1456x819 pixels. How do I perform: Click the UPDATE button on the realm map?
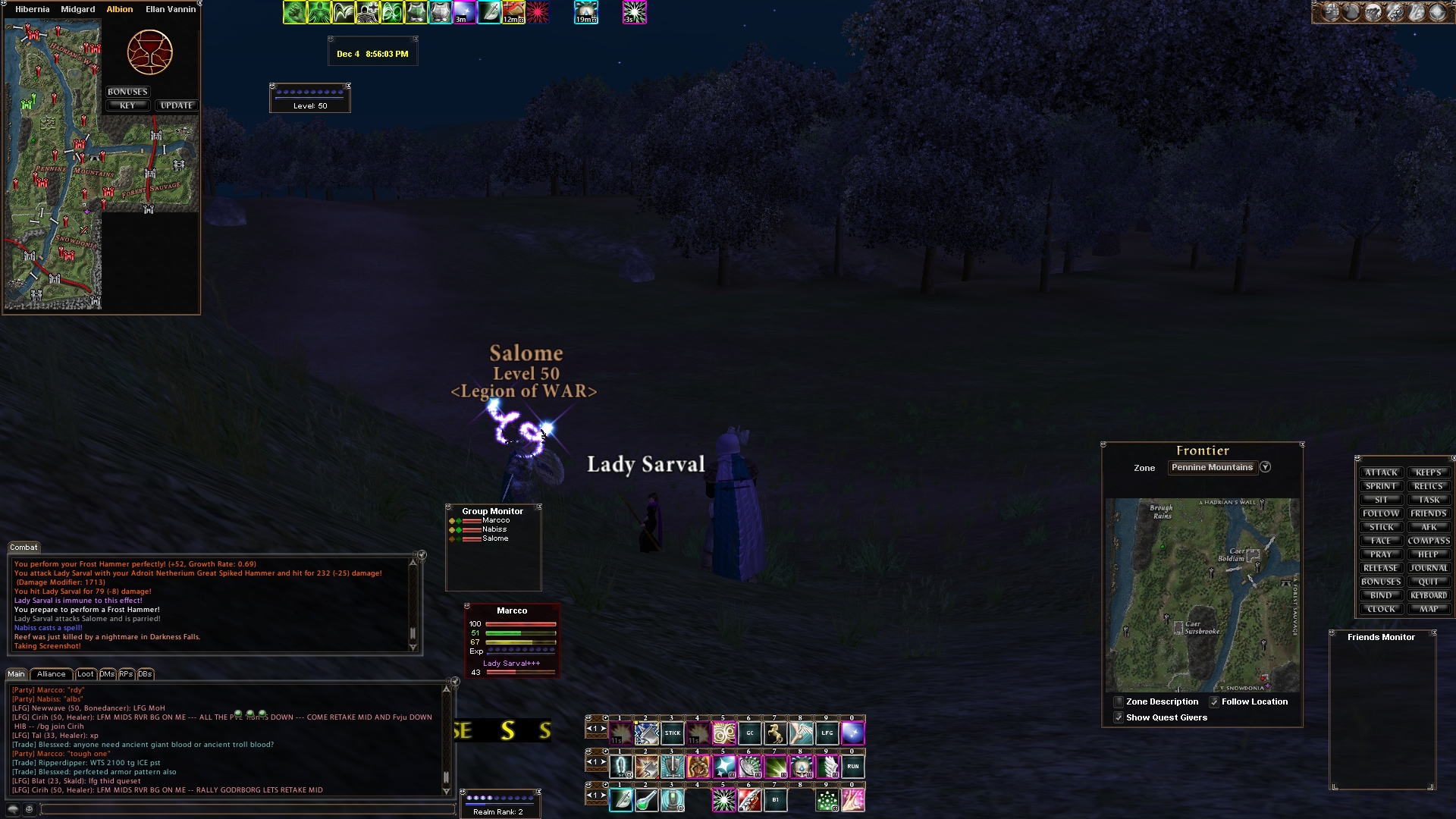(x=177, y=105)
